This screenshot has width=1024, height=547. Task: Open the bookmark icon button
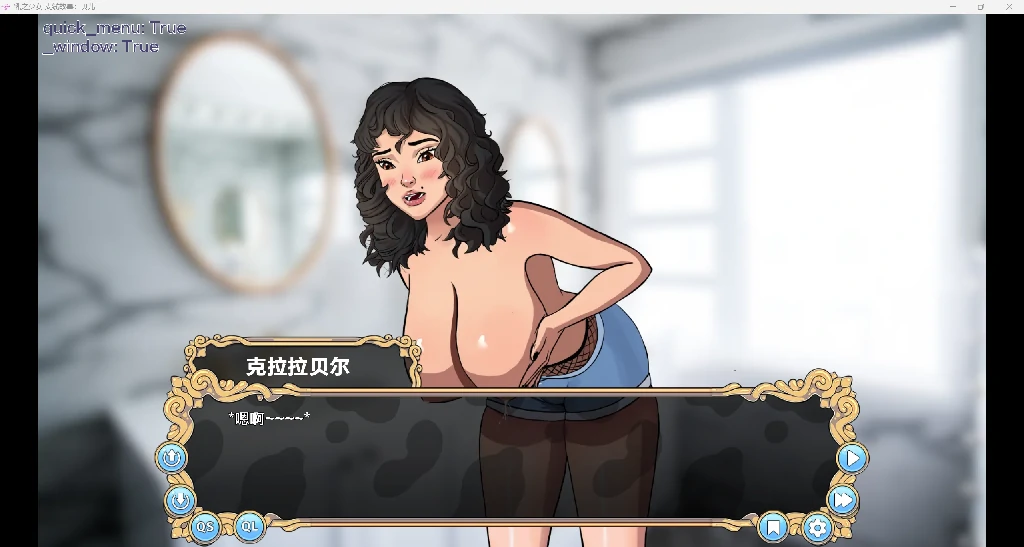(773, 526)
